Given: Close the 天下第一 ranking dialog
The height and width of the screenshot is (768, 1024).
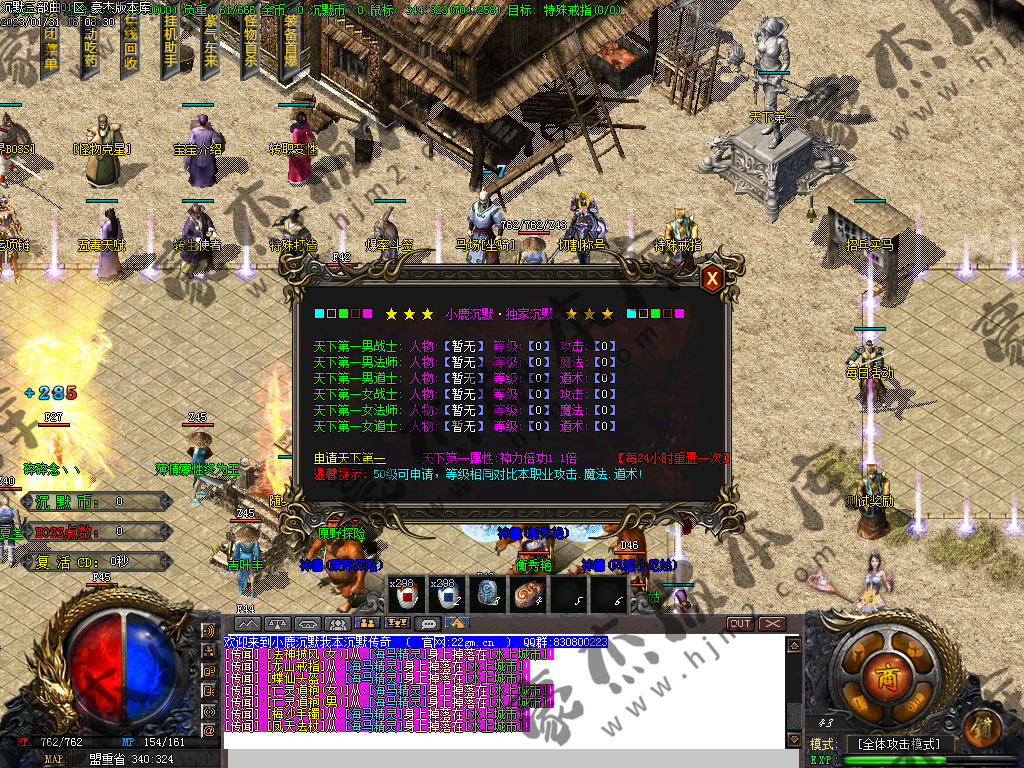Looking at the screenshot, I should tap(712, 279).
